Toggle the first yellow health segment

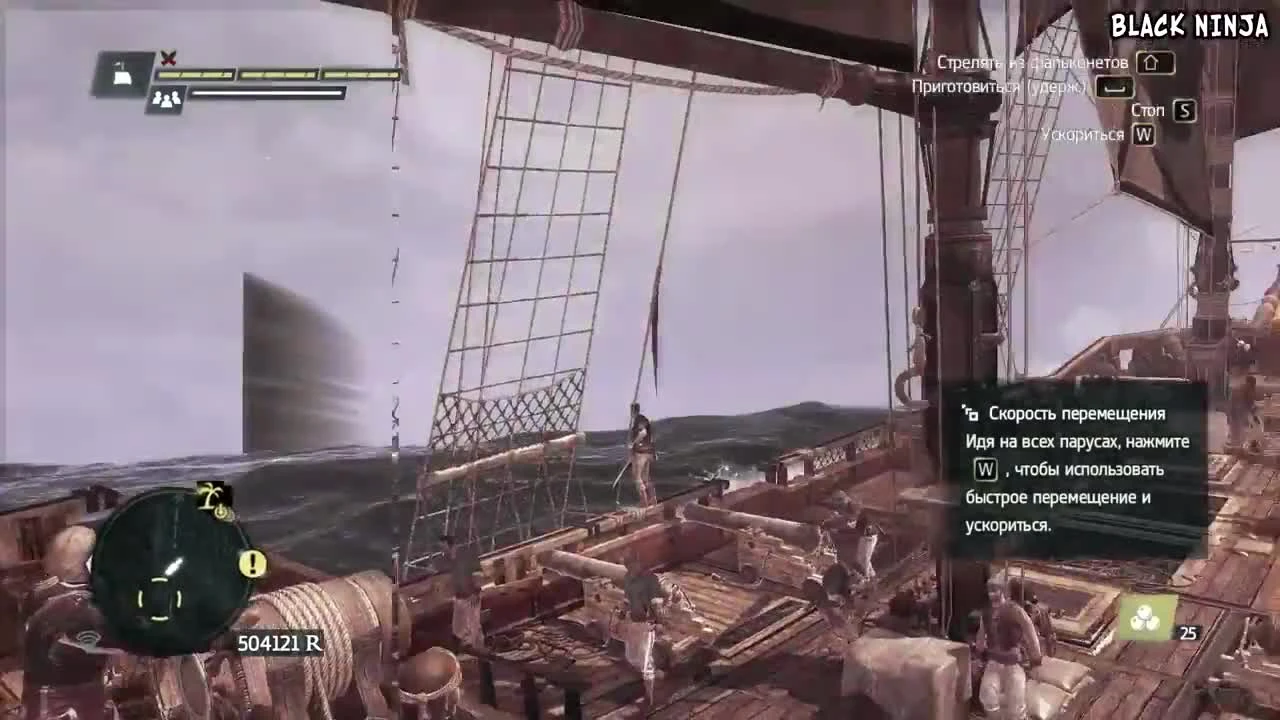194,73
